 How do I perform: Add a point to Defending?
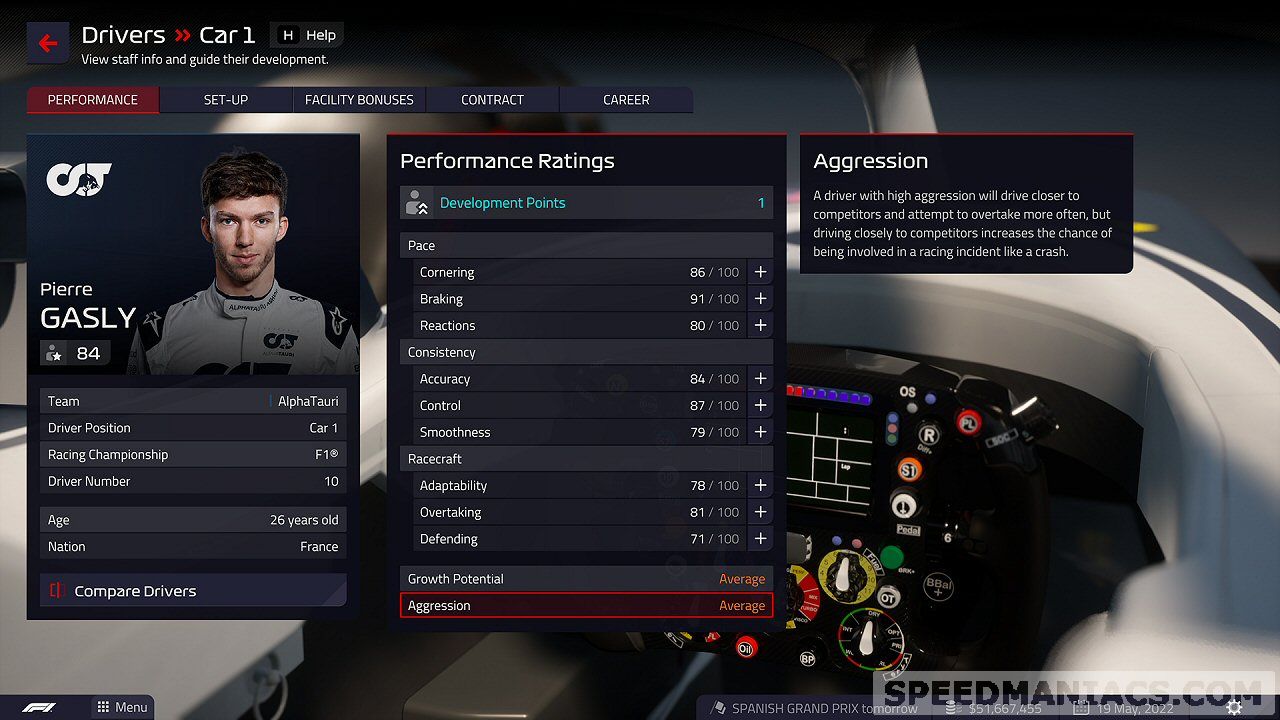click(x=760, y=538)
